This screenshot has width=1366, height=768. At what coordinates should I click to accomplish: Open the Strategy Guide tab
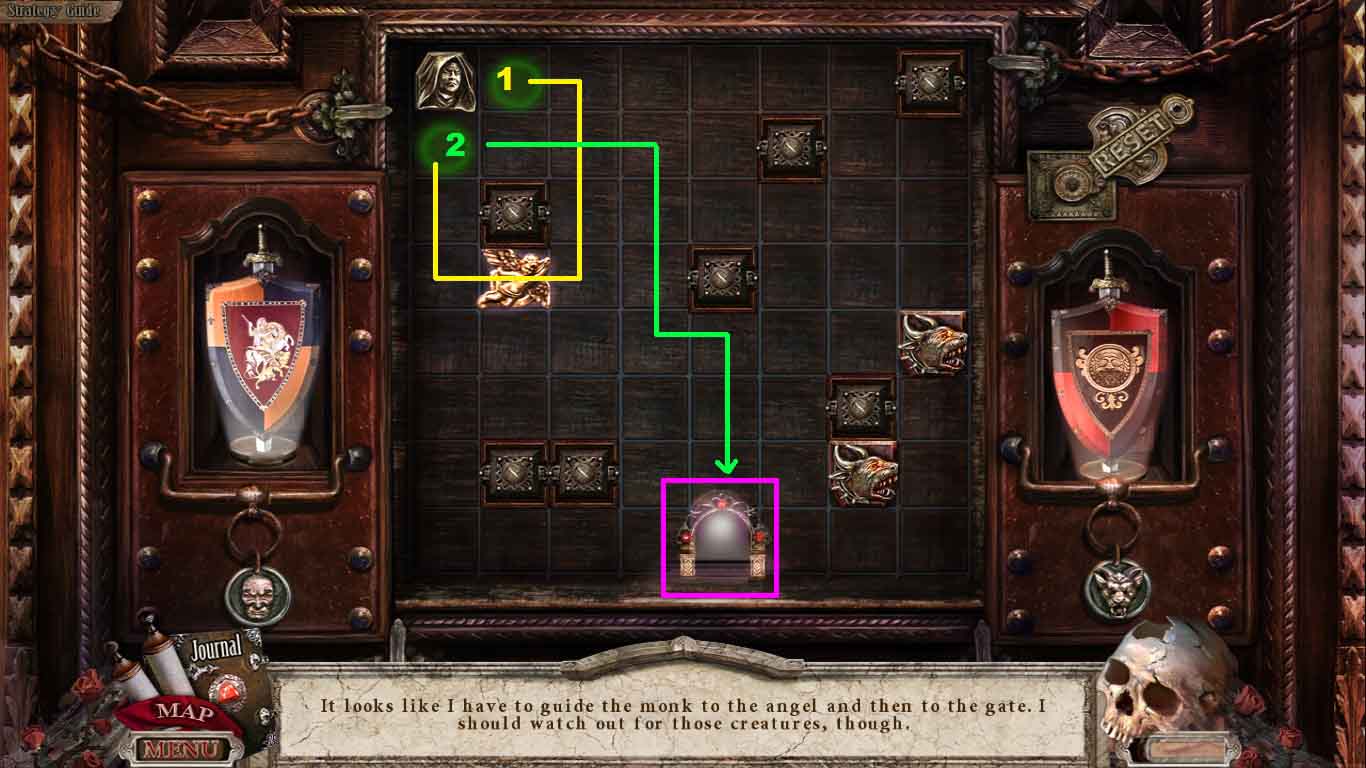[55, 10]
